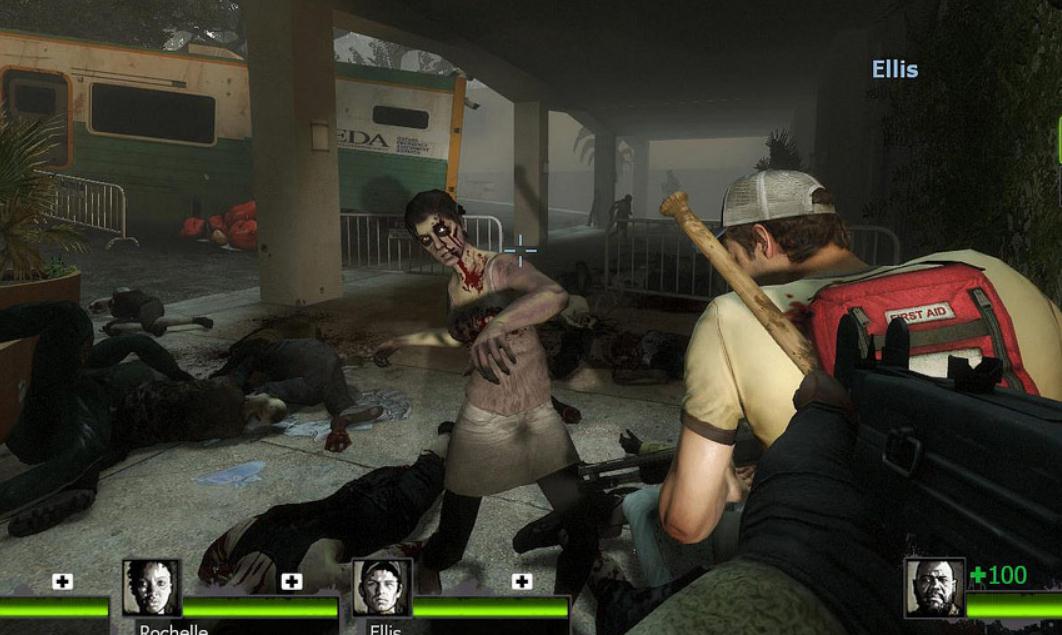Click the first aid icon above Rochelle's health bar
The height and width of the screenshot is (635, 1062).
click(x=291, y=581)
